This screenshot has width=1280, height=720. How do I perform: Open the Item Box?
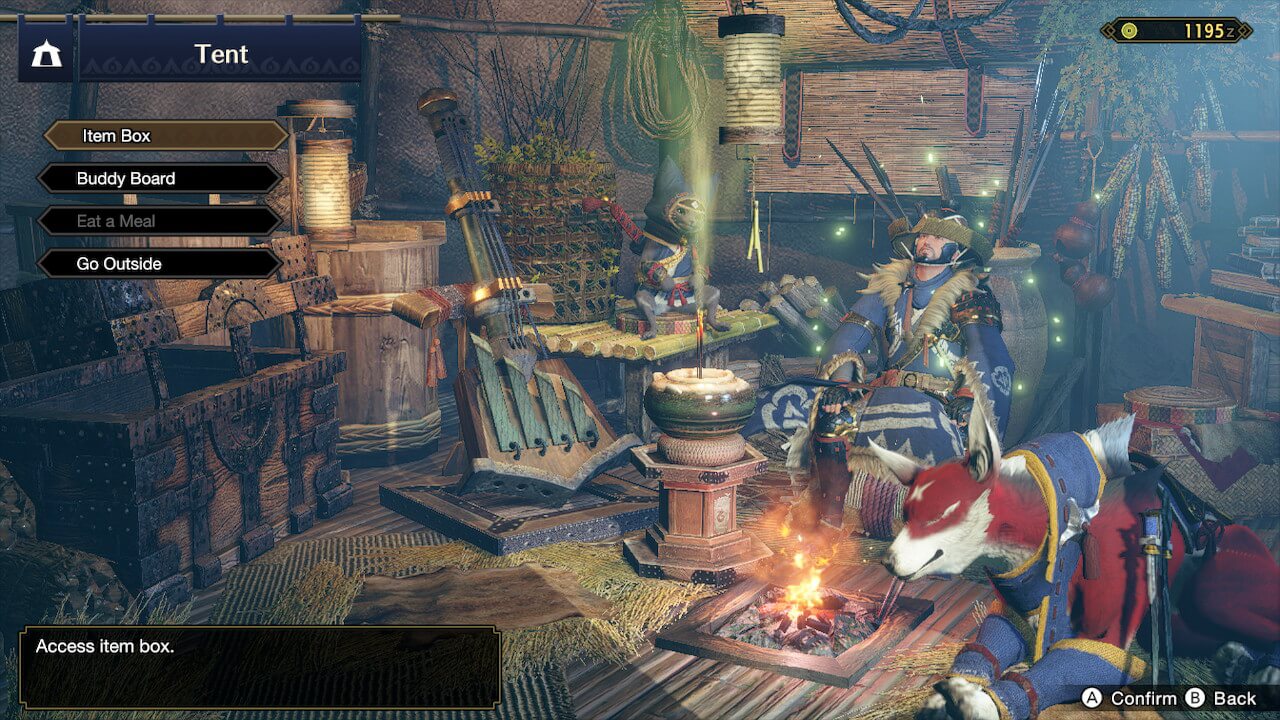click(165, 136)
